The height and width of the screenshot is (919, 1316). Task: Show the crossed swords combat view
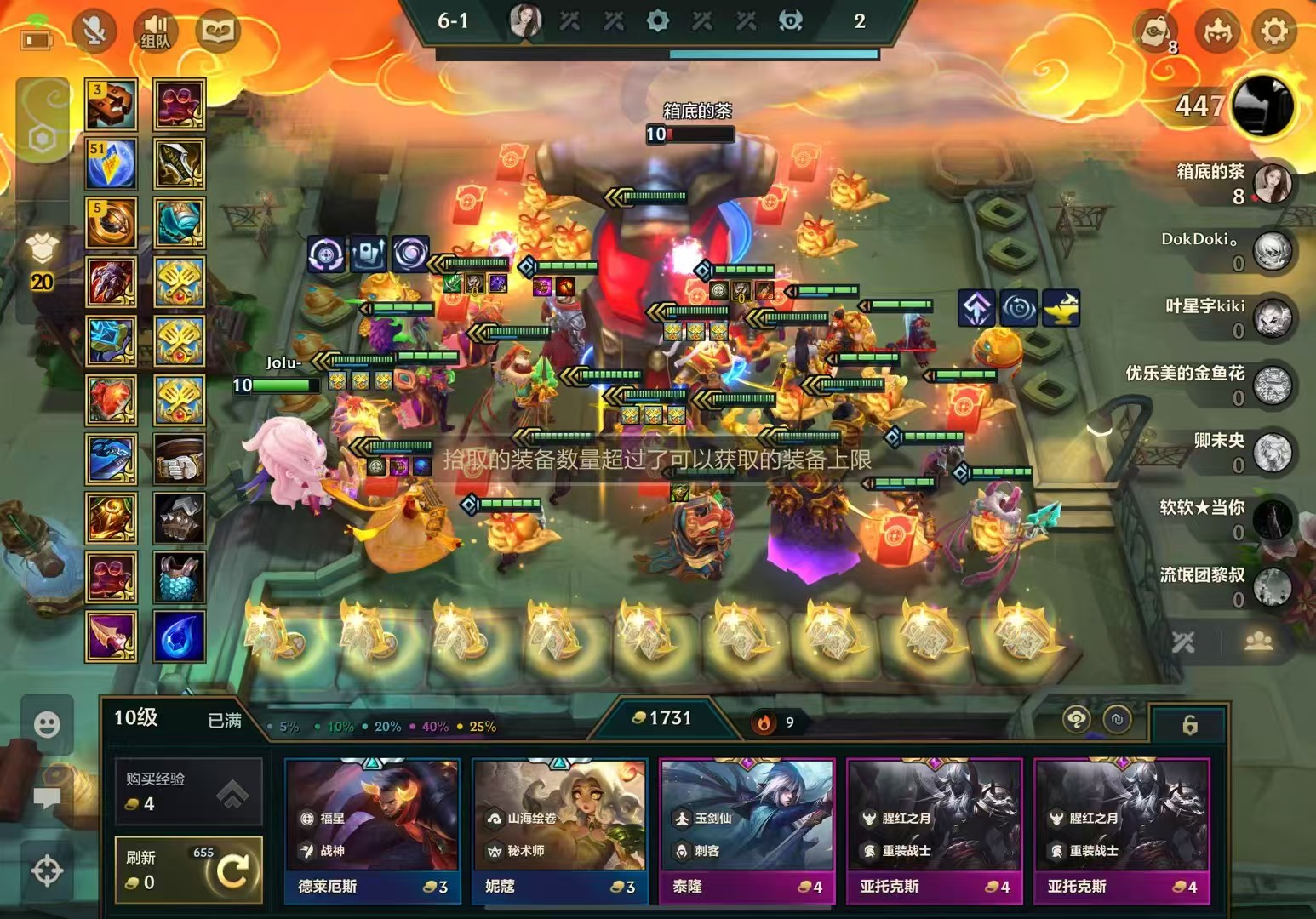[x=1183, y=642]
